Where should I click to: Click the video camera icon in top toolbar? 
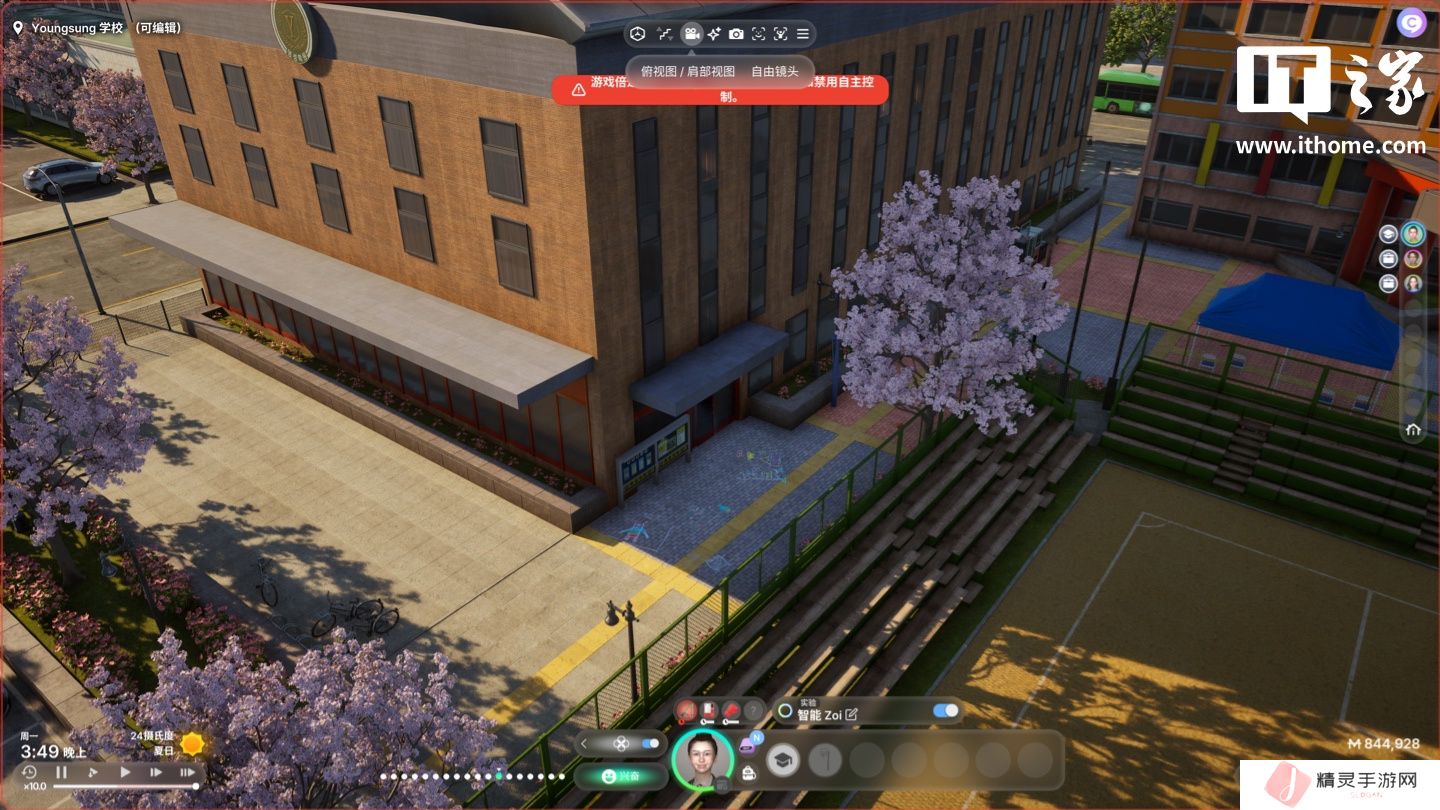[690, 34]
